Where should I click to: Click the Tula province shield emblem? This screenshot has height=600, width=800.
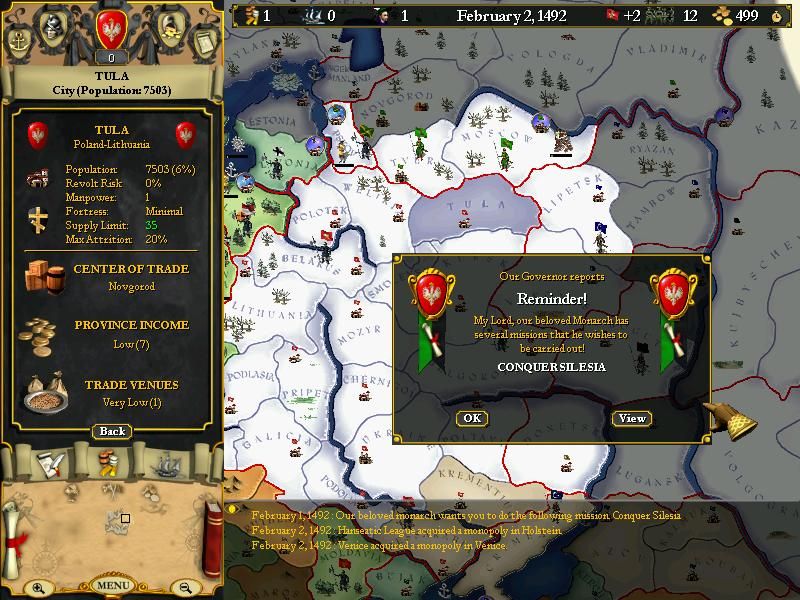[38, 134]
